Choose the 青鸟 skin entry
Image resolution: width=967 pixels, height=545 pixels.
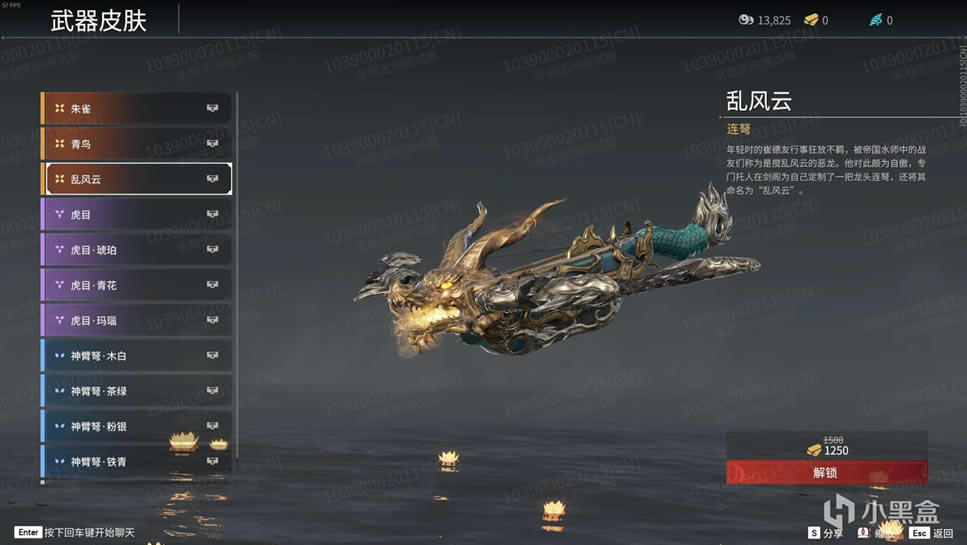click(136, 144)
